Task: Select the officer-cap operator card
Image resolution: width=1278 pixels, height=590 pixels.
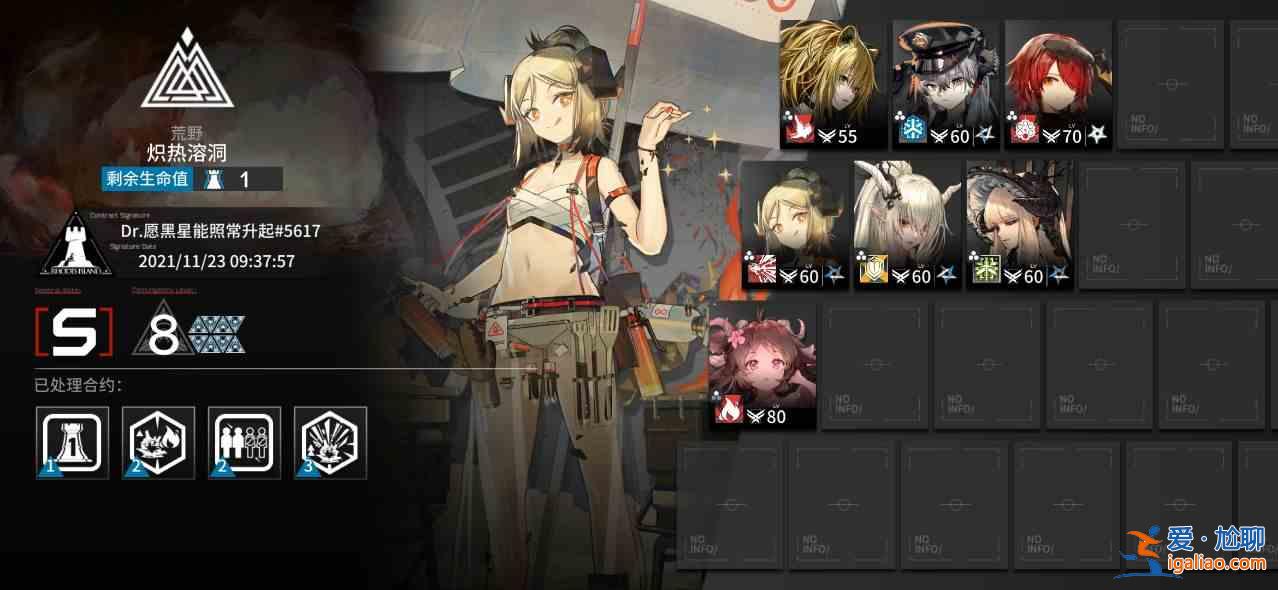Action: point(945,84)
